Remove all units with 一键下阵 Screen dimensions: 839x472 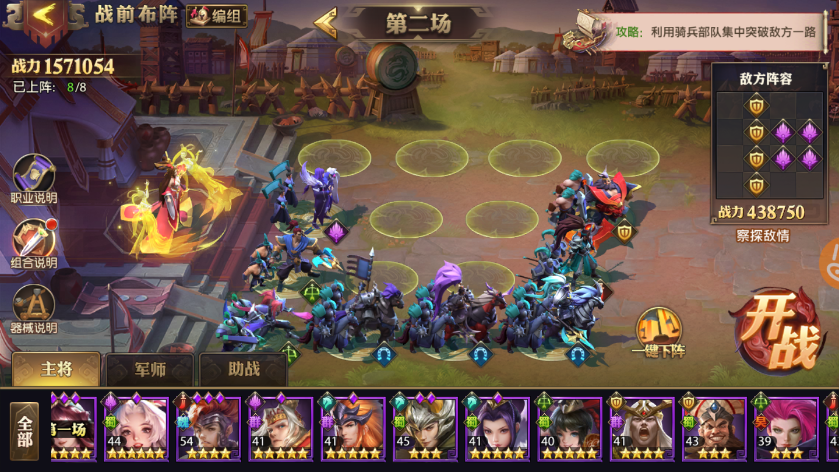[658, 332]
